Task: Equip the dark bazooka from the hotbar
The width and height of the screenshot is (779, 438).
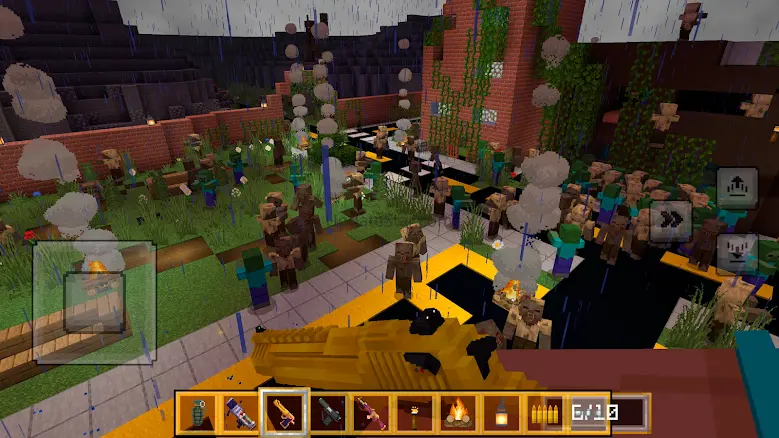Action: pyautogui.click(x=327, y=412)
